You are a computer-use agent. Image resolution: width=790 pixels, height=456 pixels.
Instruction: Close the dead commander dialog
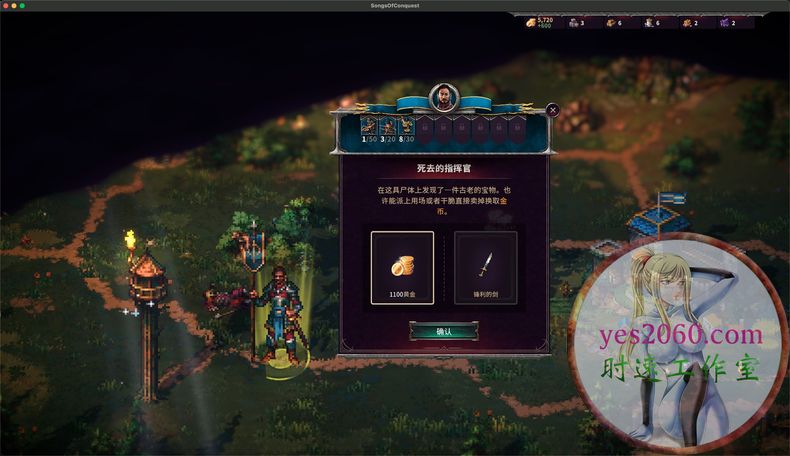pos(553,110)
